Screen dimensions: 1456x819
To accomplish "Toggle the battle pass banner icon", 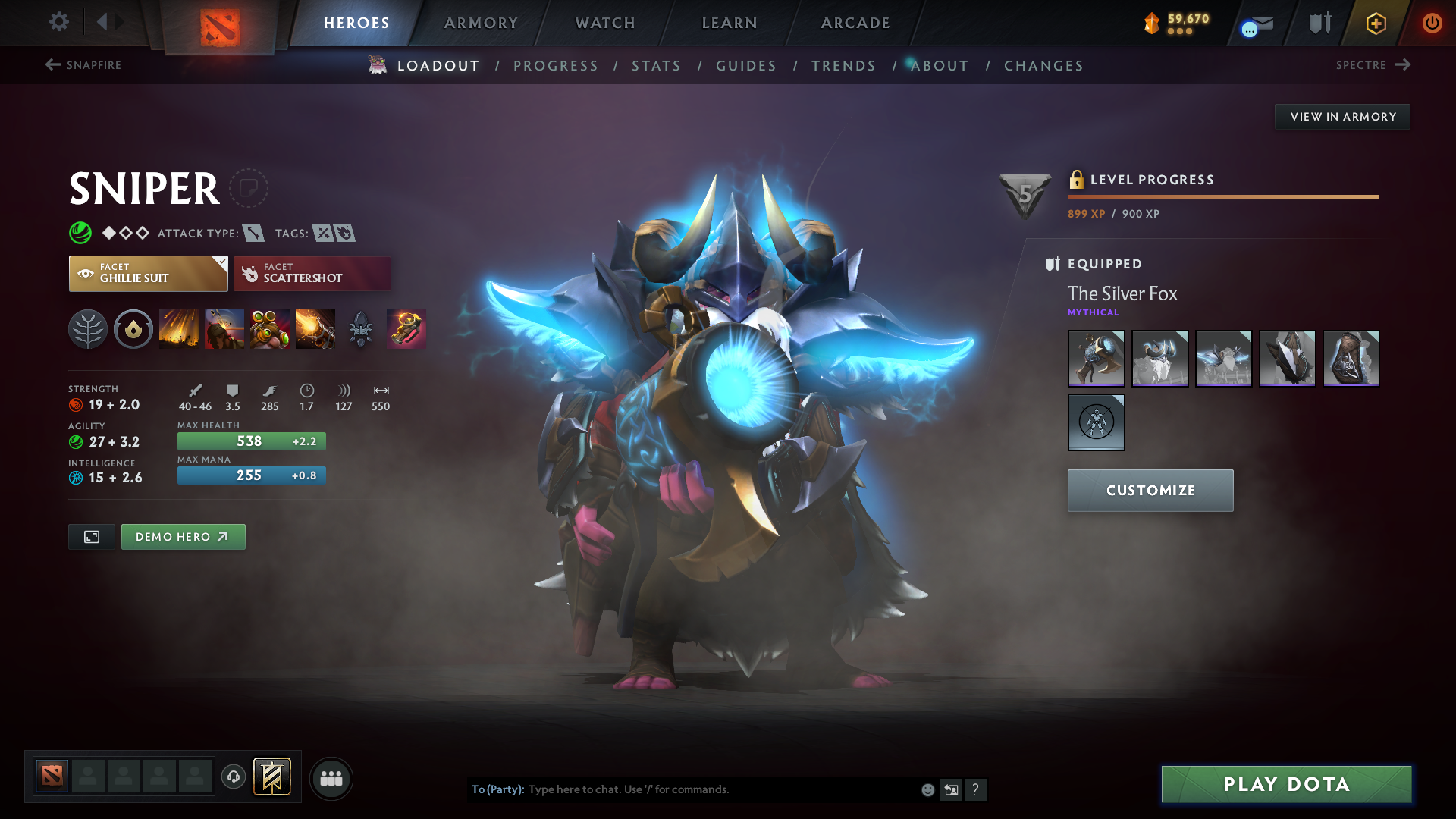I will pyautogui.click(x=271, y=777).
